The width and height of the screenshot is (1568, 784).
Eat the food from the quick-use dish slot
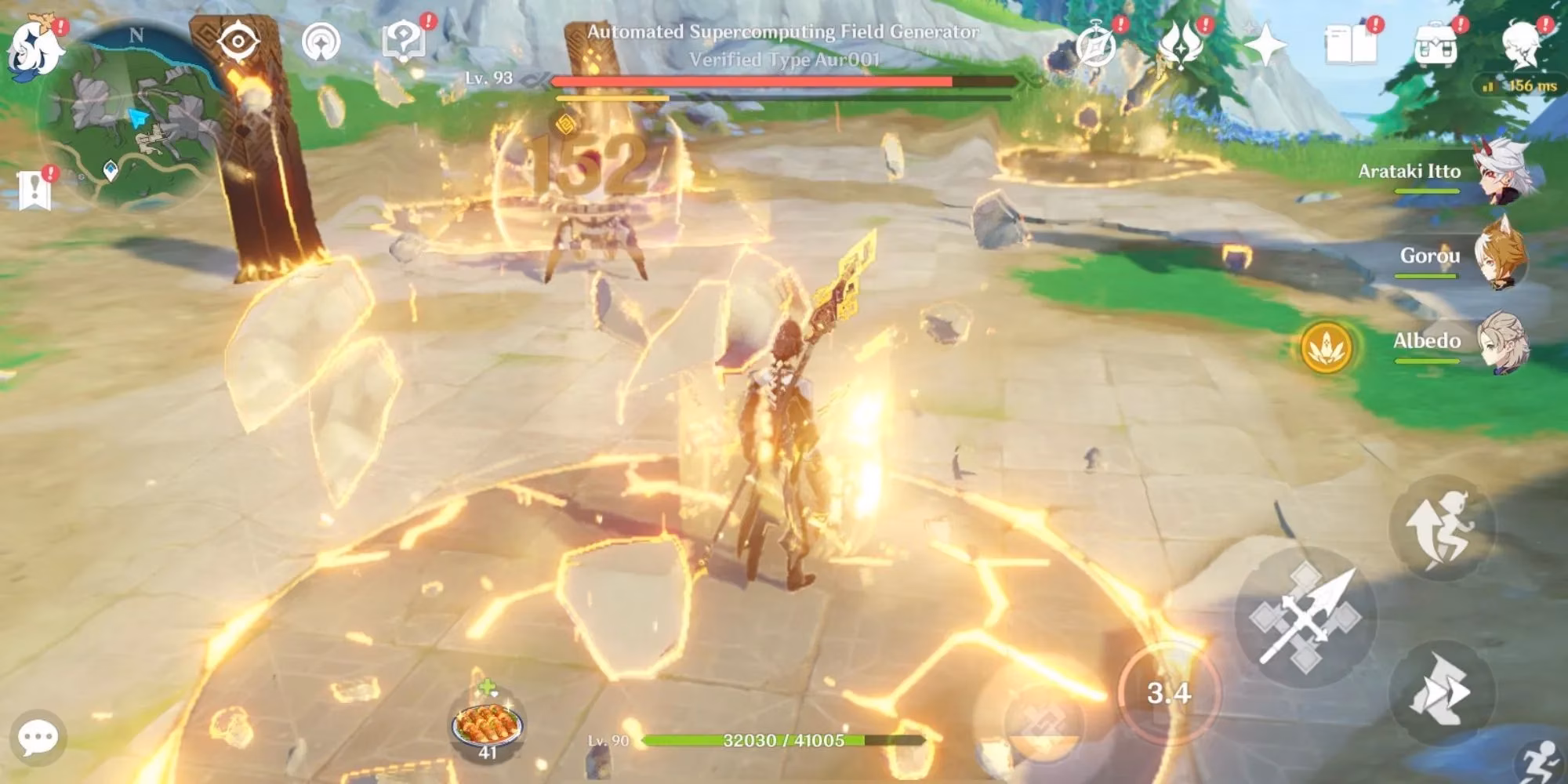pyautogui.click(x=486, y=725)
